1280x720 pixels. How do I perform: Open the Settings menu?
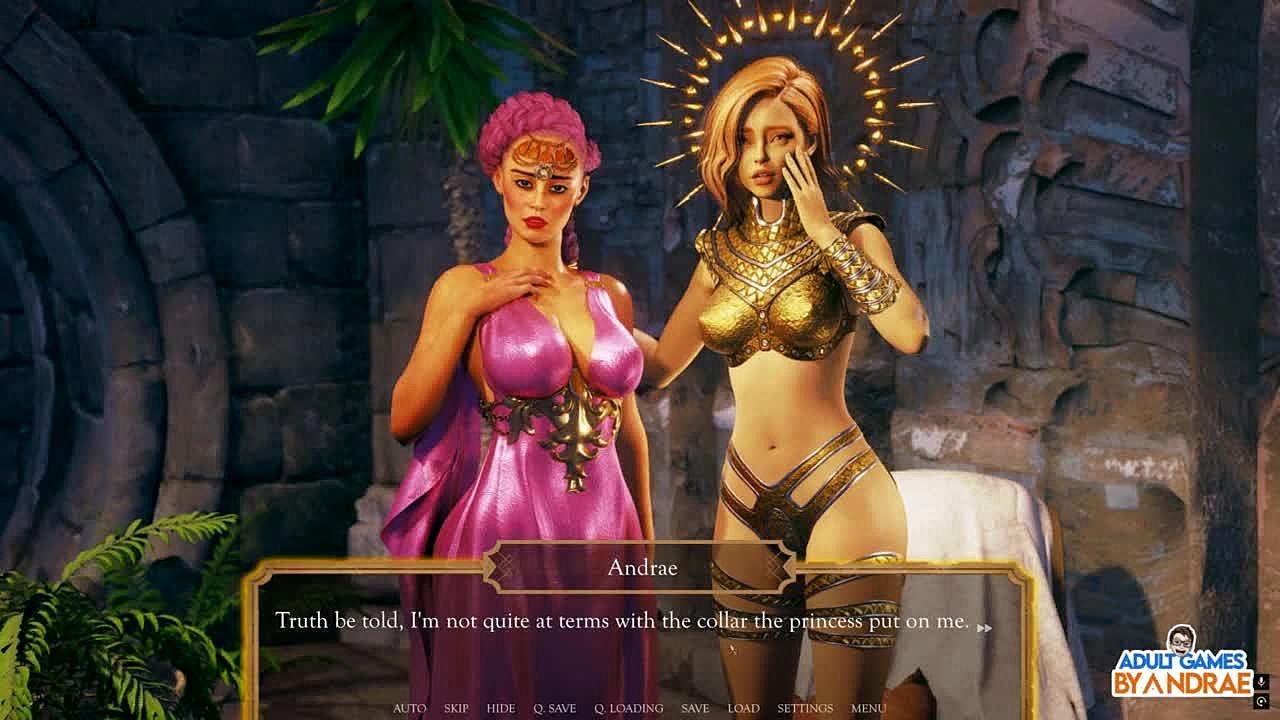(x=805, y=708)
